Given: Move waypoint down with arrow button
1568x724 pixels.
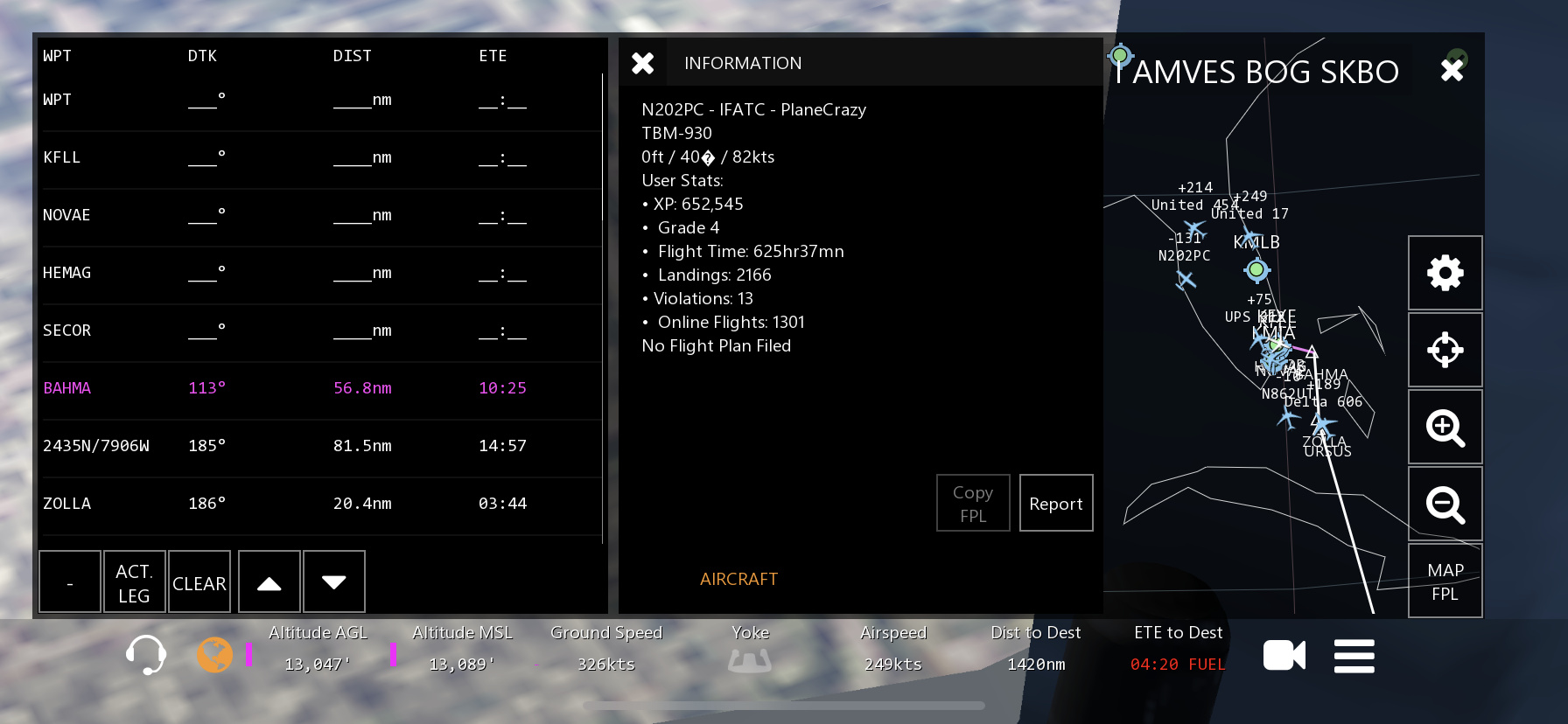Looking at the screenshot, I should click(x=334, y=582).
